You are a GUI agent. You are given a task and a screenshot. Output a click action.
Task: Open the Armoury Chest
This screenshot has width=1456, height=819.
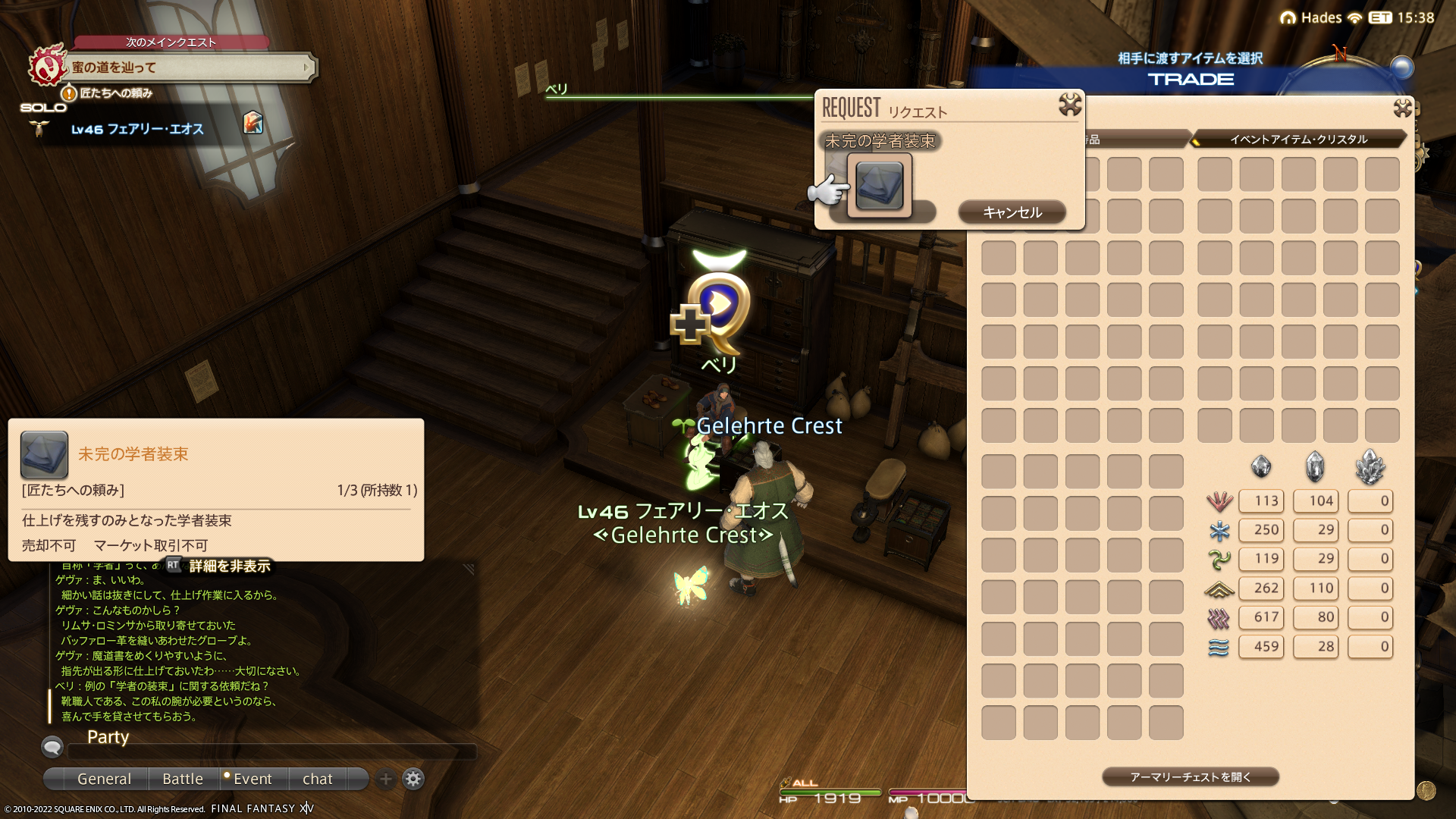click(x=1190, y=777)
